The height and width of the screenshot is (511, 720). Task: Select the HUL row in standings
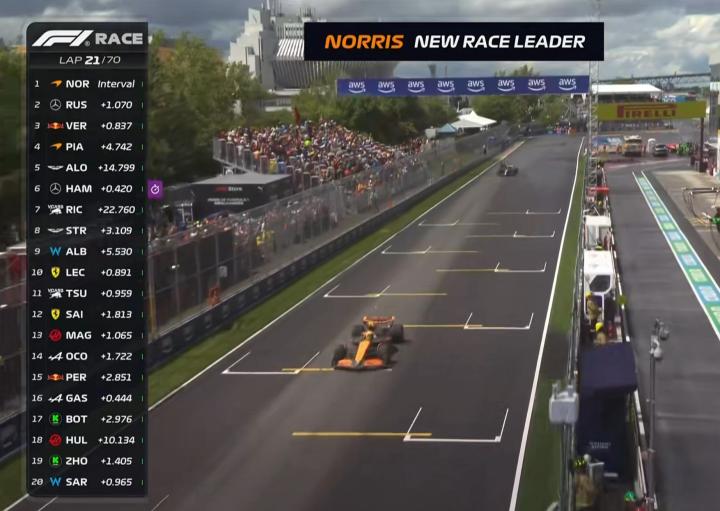pyautogui.click(x=87, y=439)
